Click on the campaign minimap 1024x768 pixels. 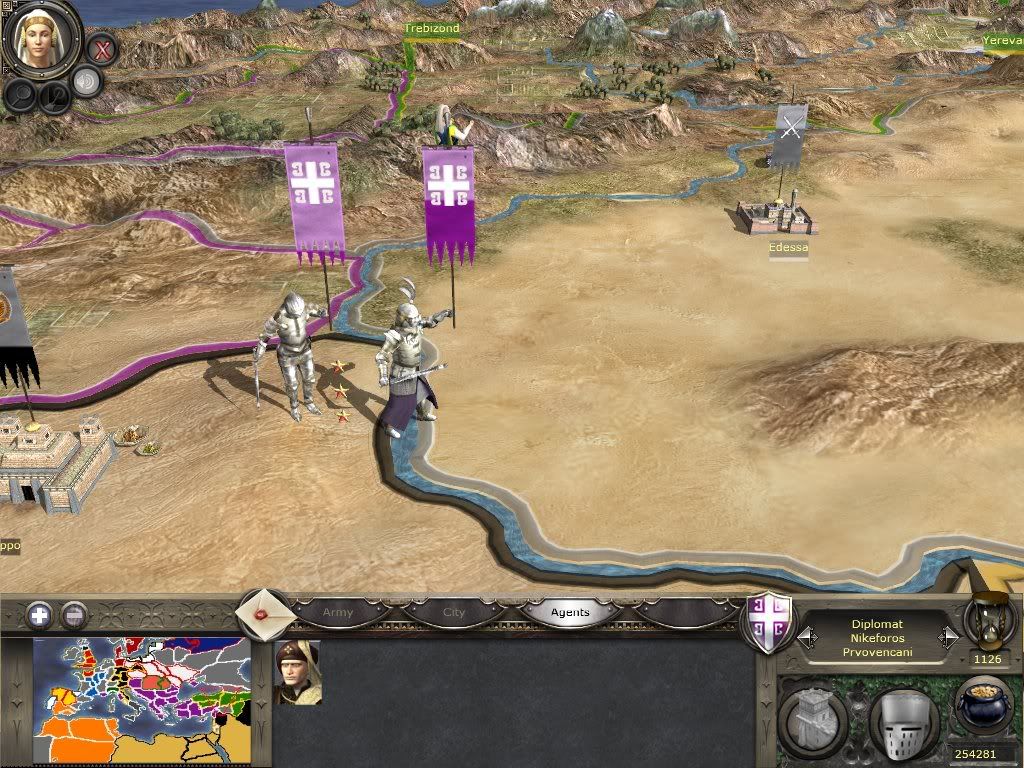(x=141, y=700)
